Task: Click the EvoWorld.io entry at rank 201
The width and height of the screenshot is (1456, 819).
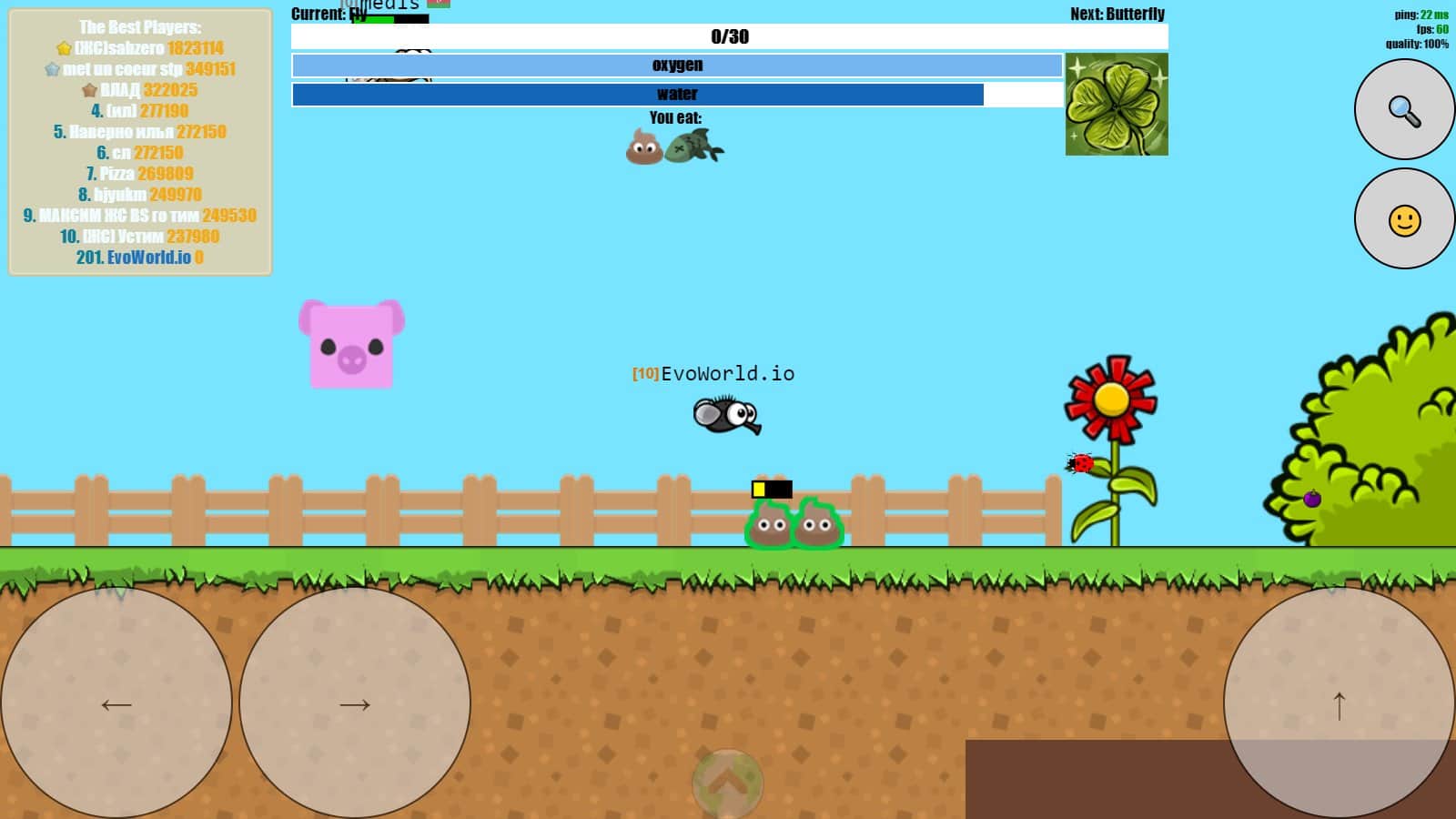Action: 139,257
